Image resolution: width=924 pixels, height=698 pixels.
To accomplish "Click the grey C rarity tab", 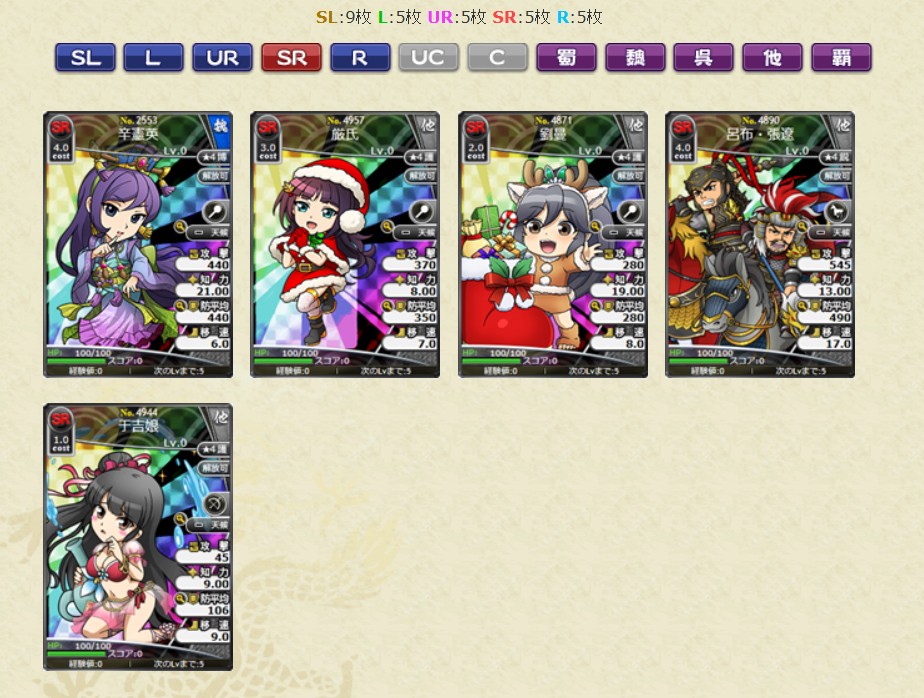I will (497, 58).
